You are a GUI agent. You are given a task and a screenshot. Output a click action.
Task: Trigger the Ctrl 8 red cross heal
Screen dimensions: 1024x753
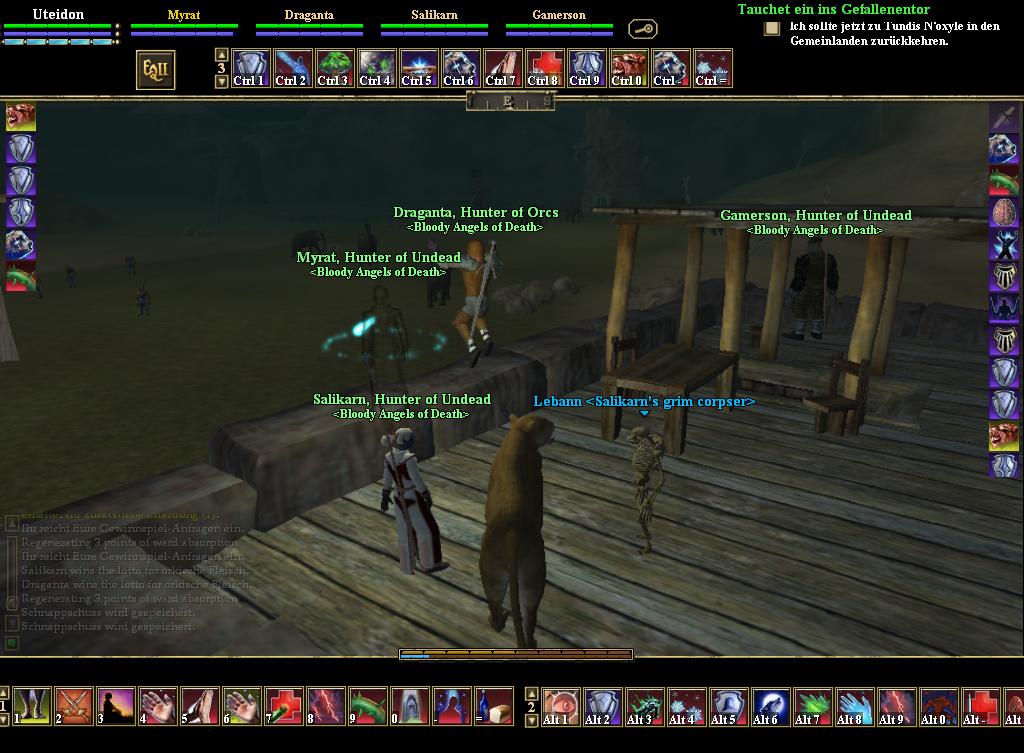click(x=544, y=69)
